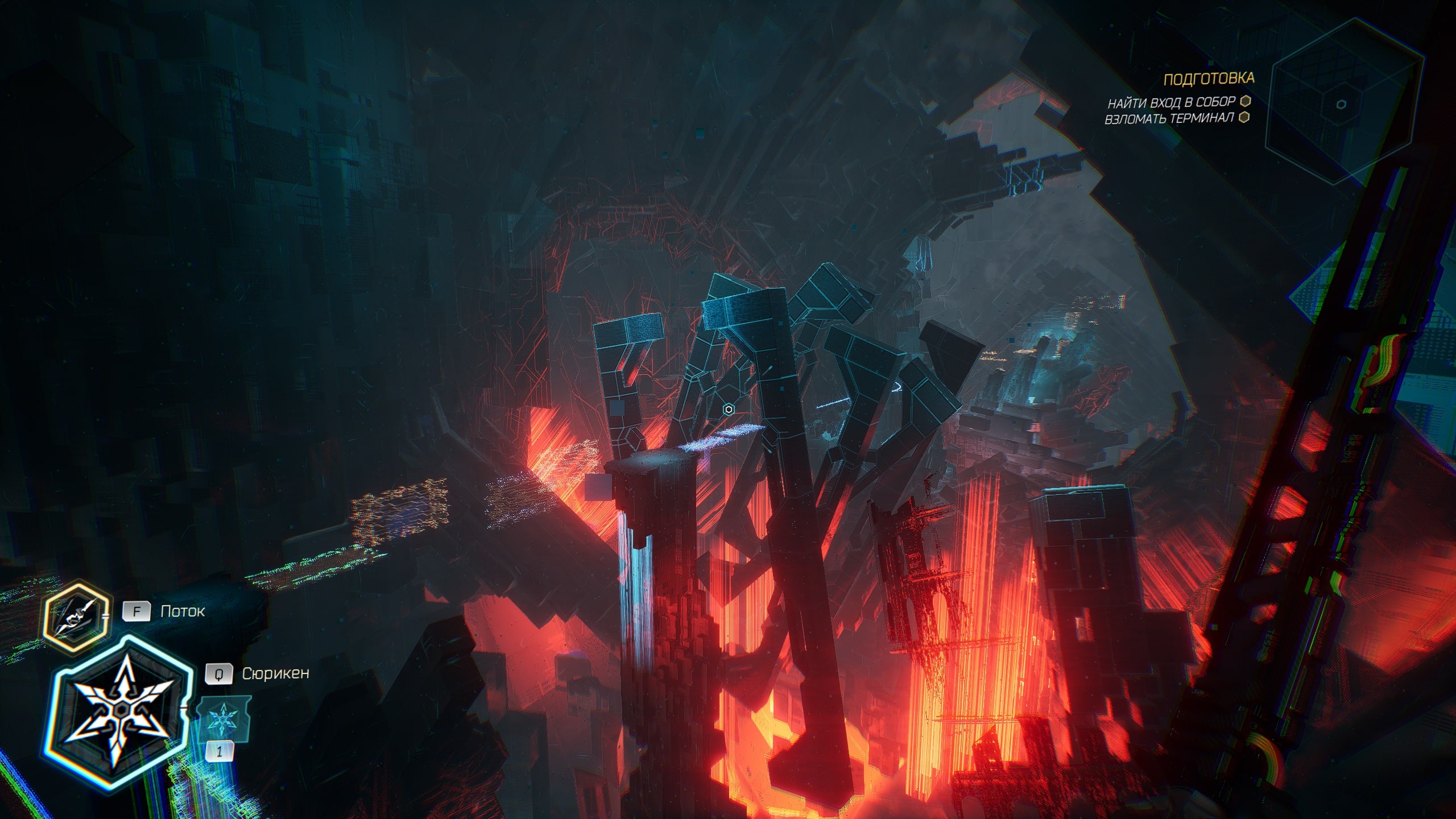Select the Найти вход в собор objective
The width and height of the screenshot is (1456, 819).
[1171, 102]
